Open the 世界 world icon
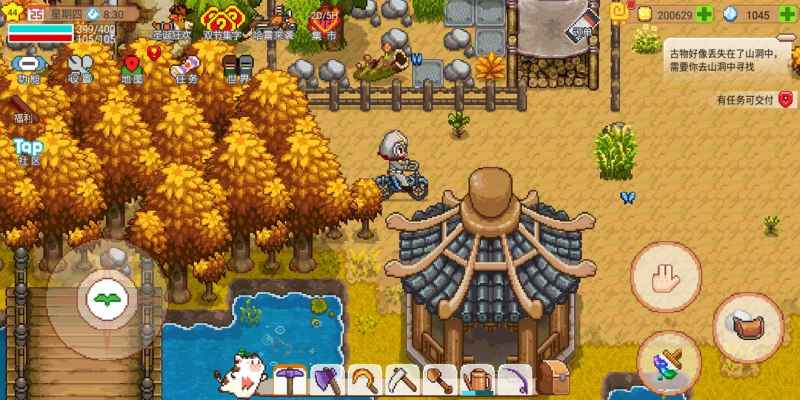This screenshot has width=800, height=400. pyautogui.click(x=238, y=68)
